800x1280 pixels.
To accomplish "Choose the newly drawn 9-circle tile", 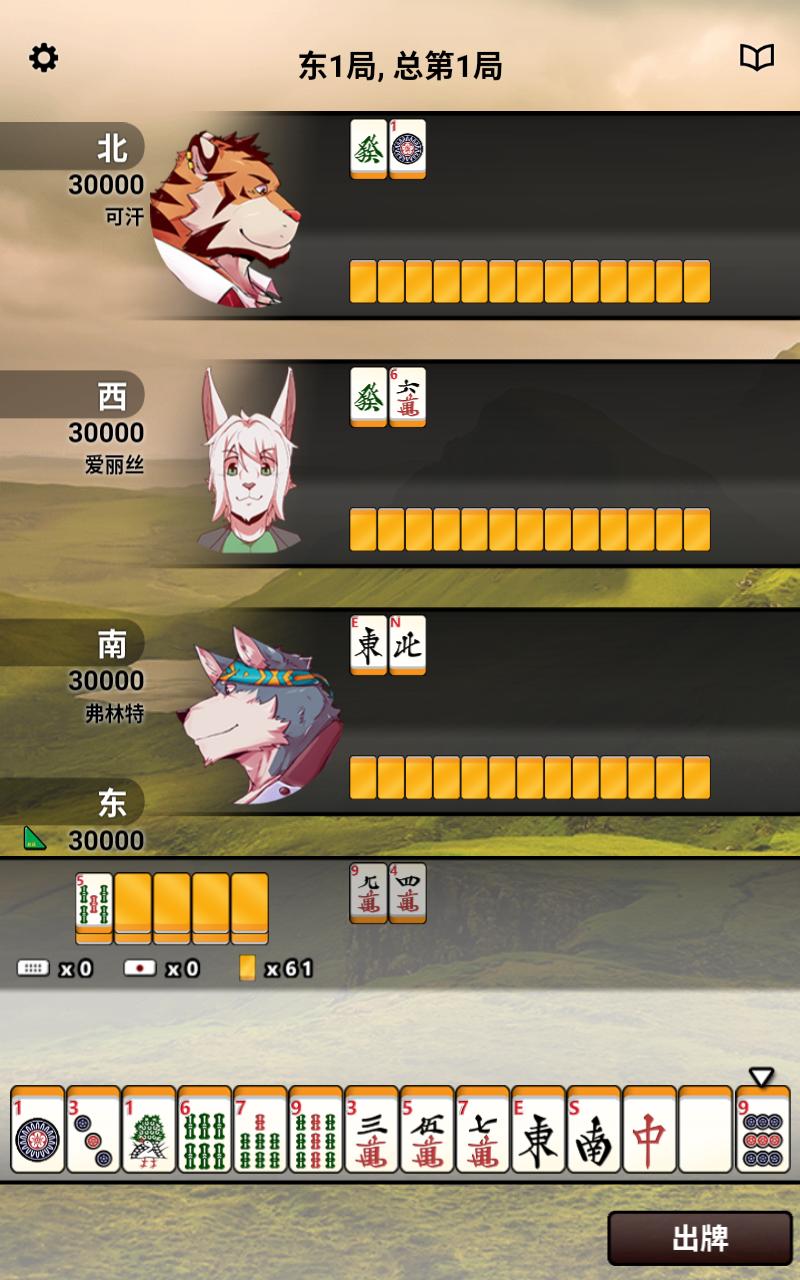I will pyautogui.click(x=763, y=1130).
